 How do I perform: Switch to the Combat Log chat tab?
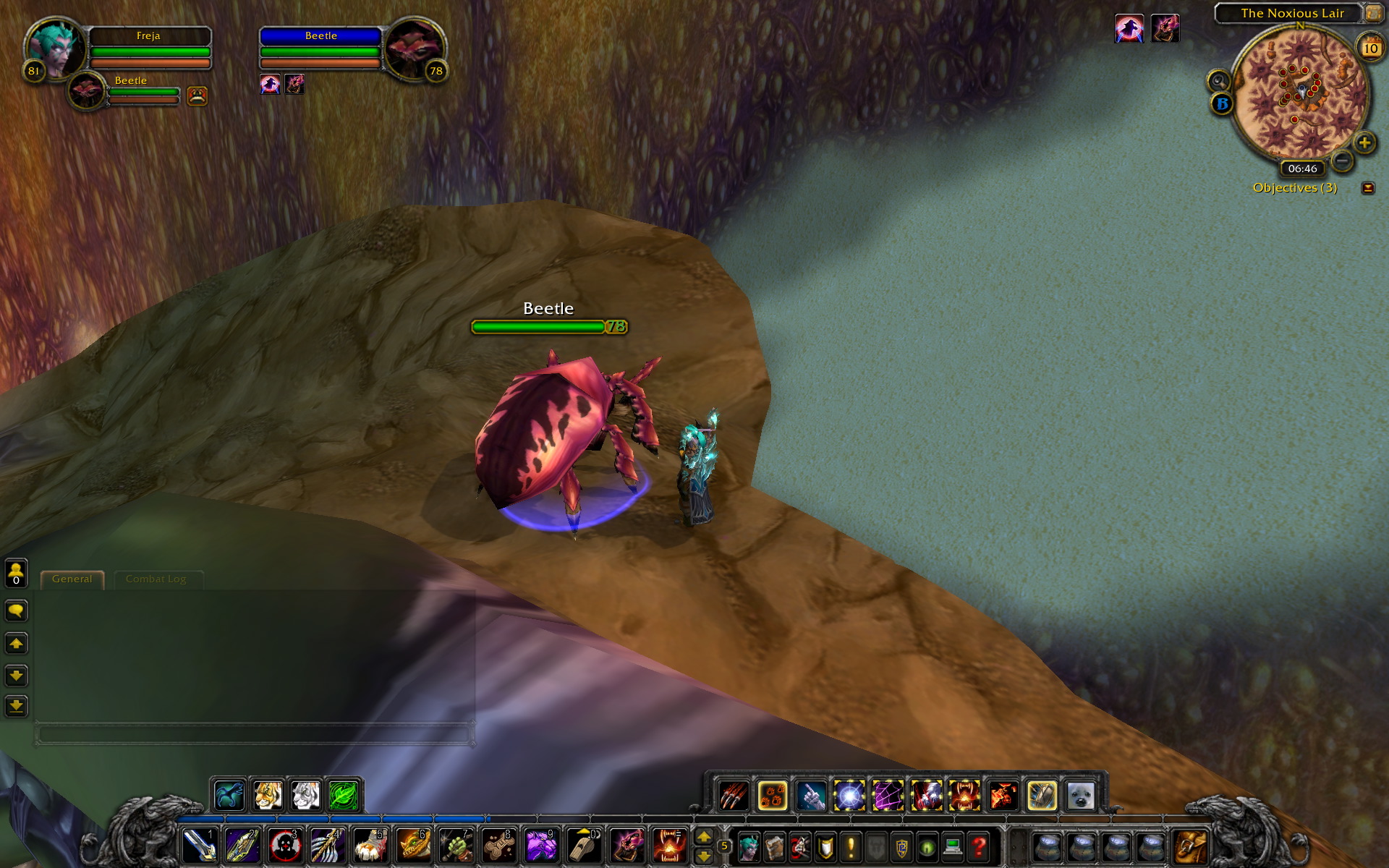[x=156, y=579]
